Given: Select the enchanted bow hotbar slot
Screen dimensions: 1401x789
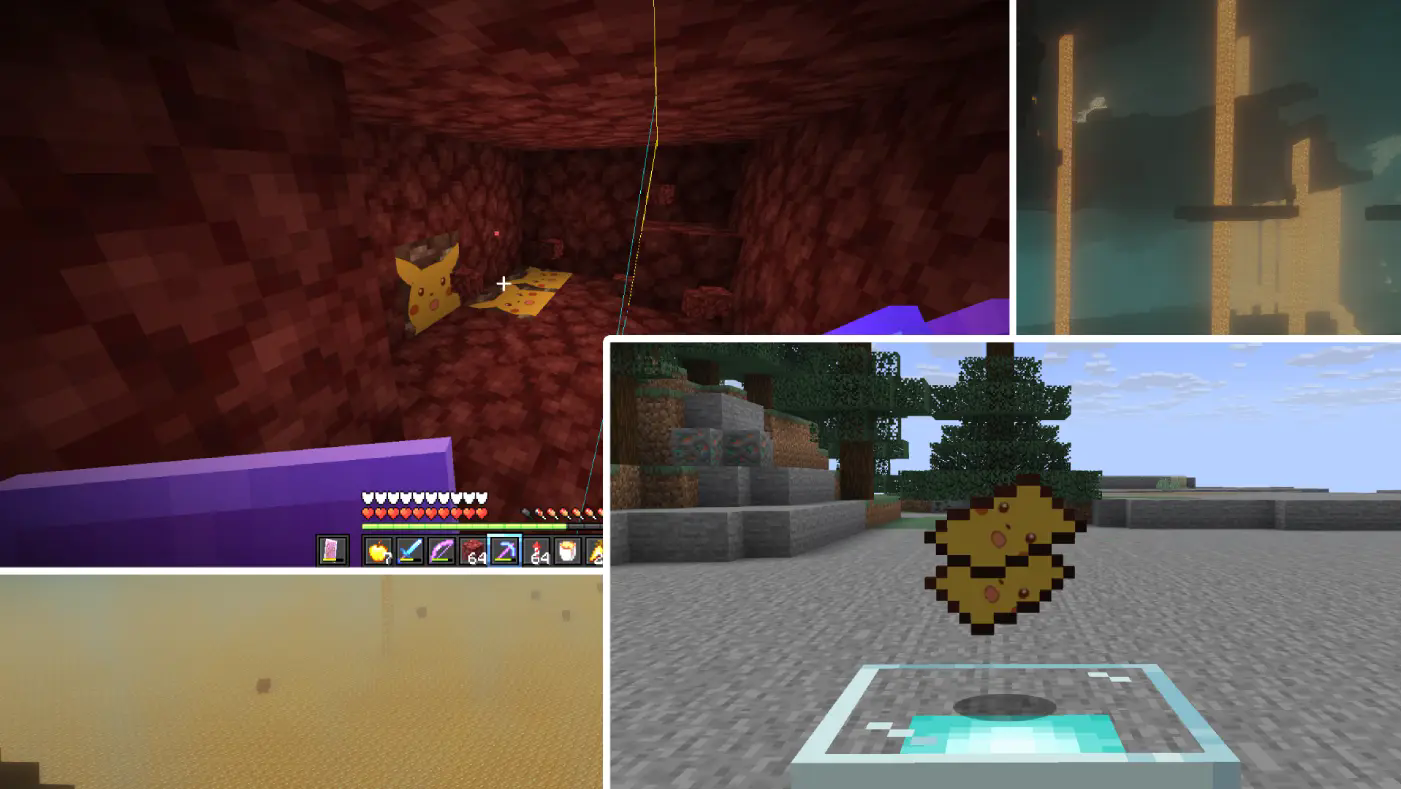Looking at the screenshot, I should (442, 550).
